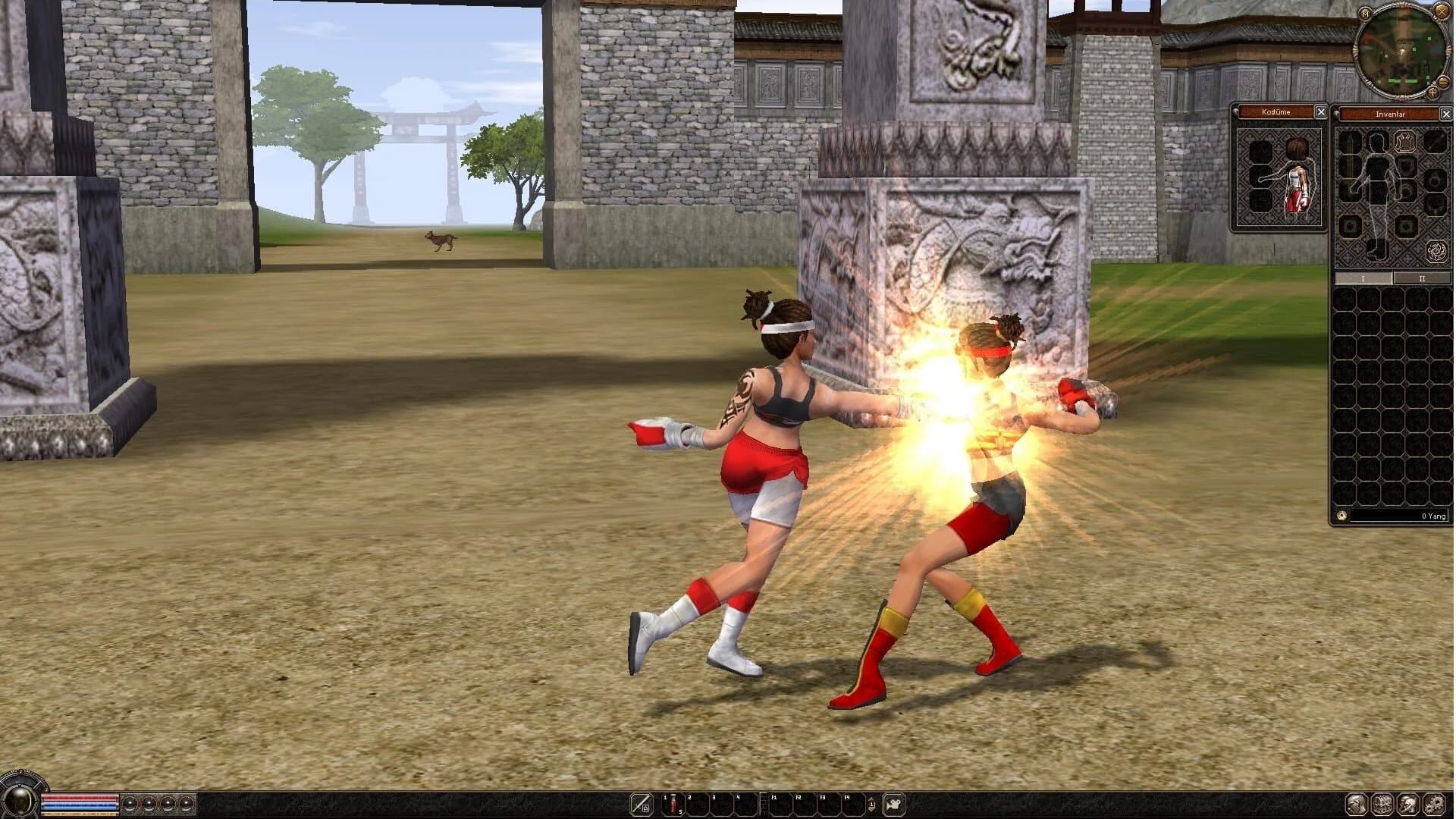1456x819 pixels.
Task: Click the dragon emblem slot in the Inventar window
Action: (x=1437, y=250)
